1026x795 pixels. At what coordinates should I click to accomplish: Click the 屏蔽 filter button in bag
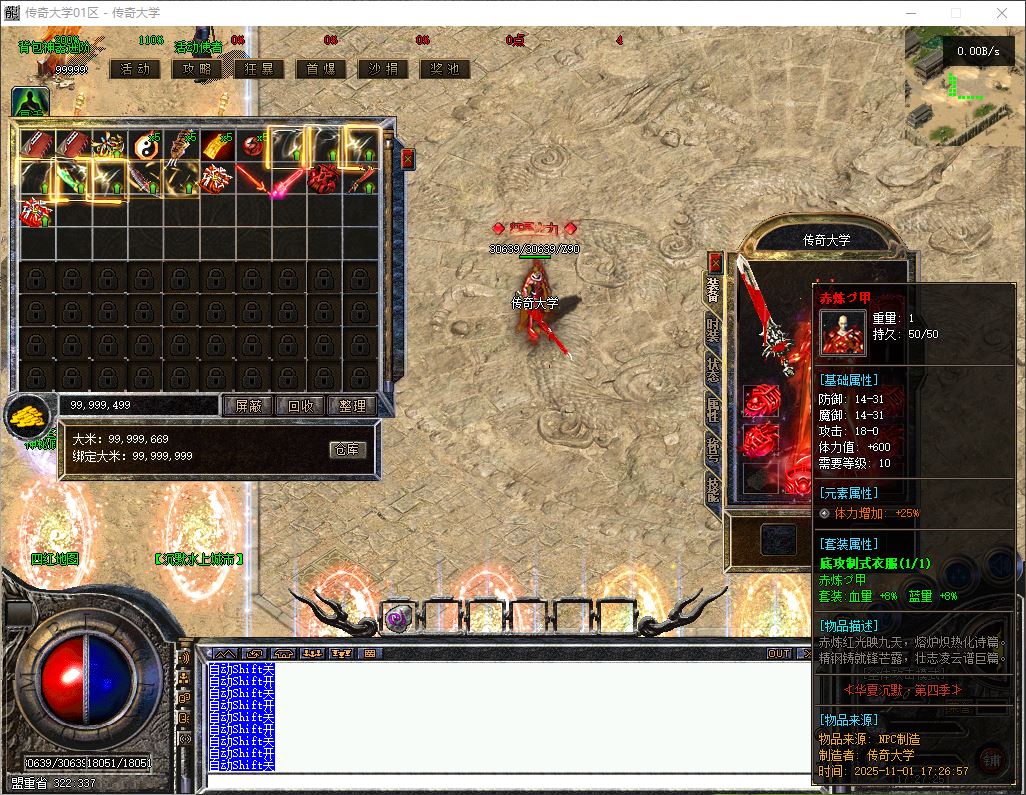pos(247,406)
